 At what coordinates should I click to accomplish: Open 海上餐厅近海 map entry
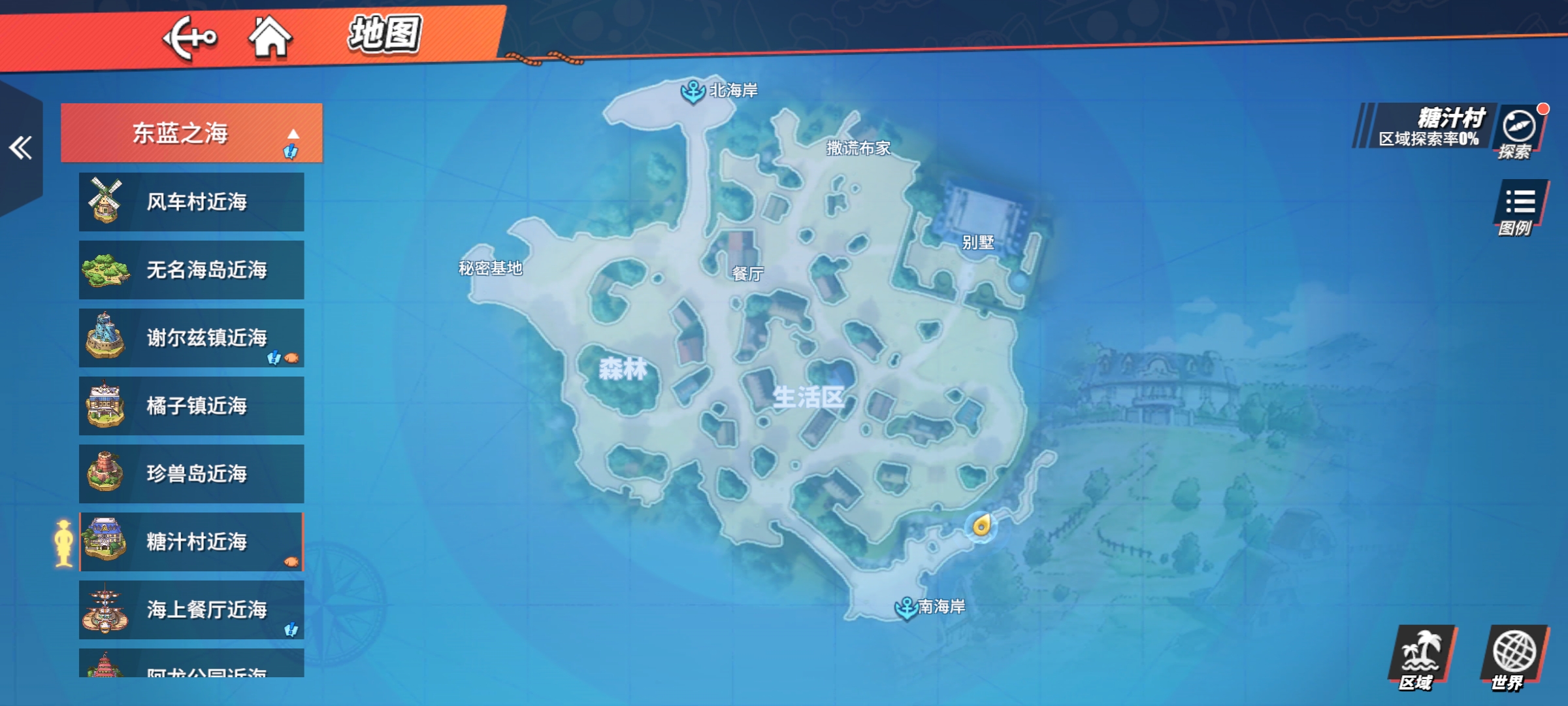pos(191,610)
